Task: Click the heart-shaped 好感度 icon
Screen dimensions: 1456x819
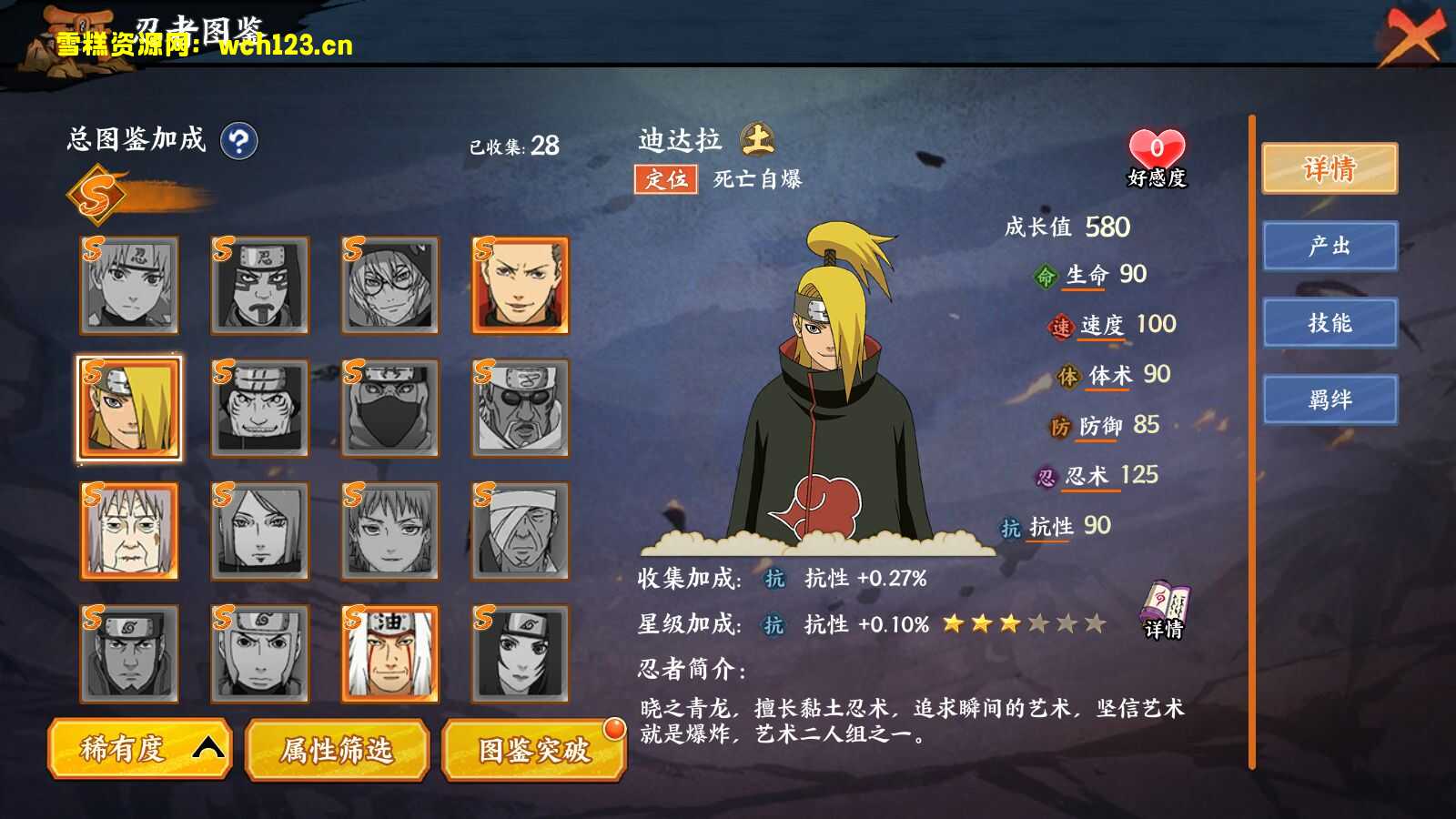Action: pos(1155,148)
